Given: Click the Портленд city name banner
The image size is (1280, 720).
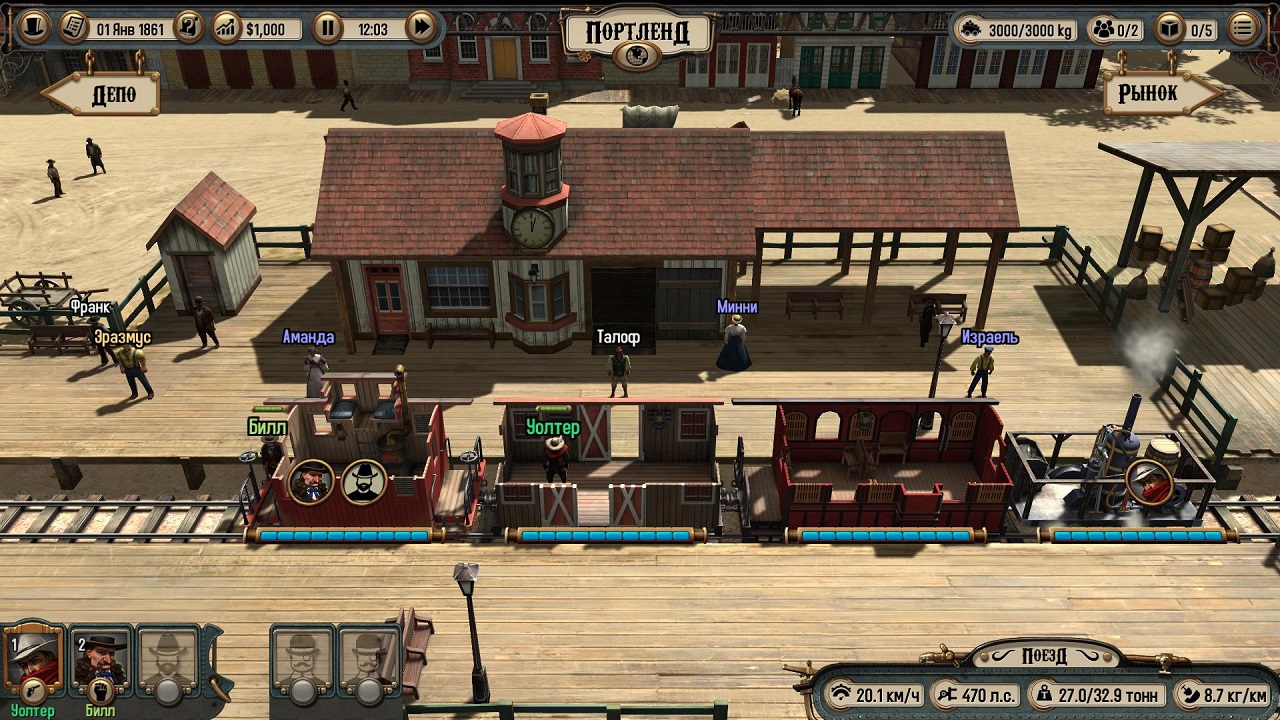Looking at the screenshot, I should 637,33.
